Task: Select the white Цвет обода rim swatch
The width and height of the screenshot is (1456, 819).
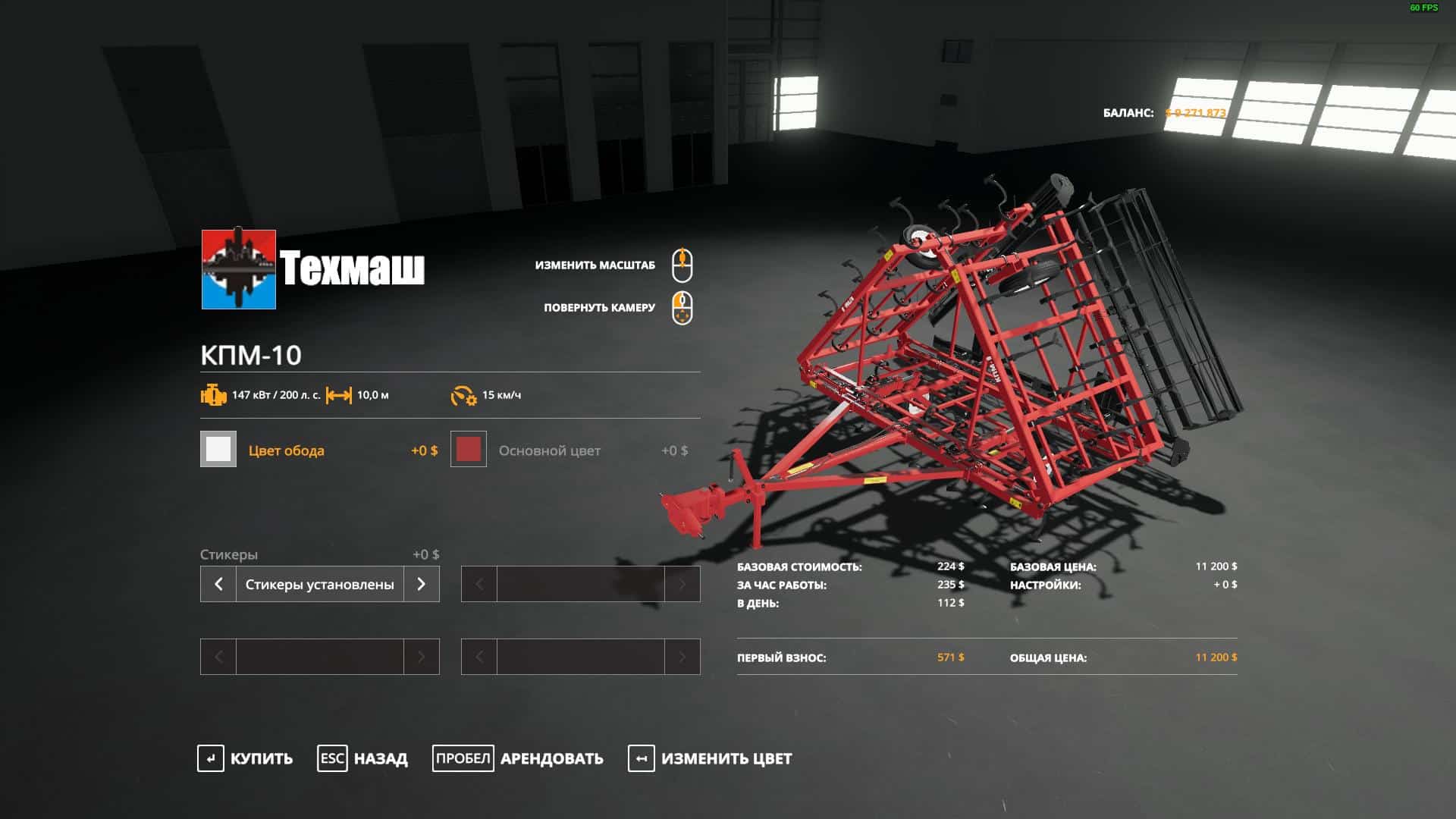Action: tap(218, 450)
